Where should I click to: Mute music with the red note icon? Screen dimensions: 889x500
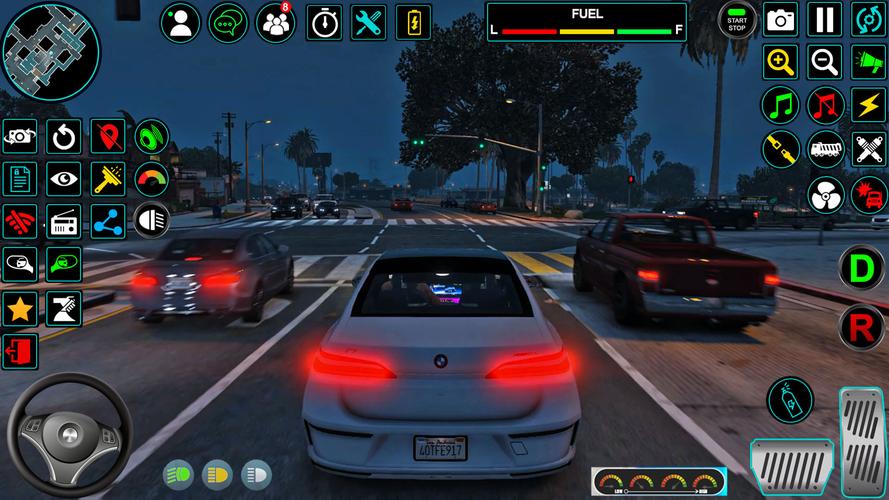[x=824, y=105]
